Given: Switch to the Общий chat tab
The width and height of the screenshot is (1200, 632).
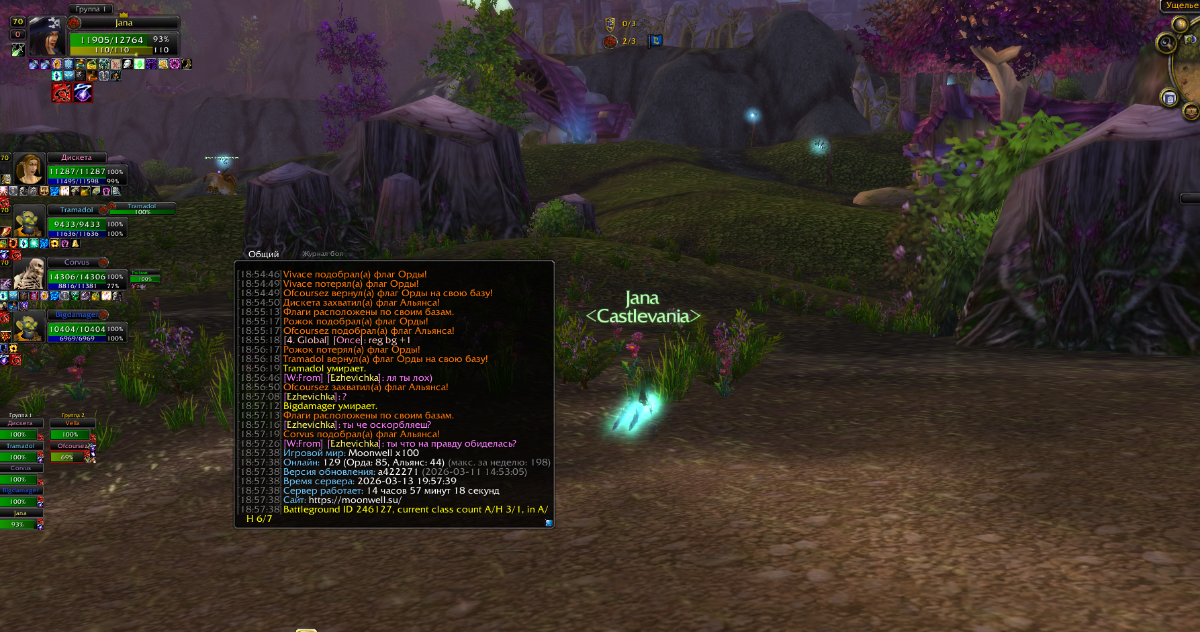Looking at the screenshot, I should click(263, 254).
